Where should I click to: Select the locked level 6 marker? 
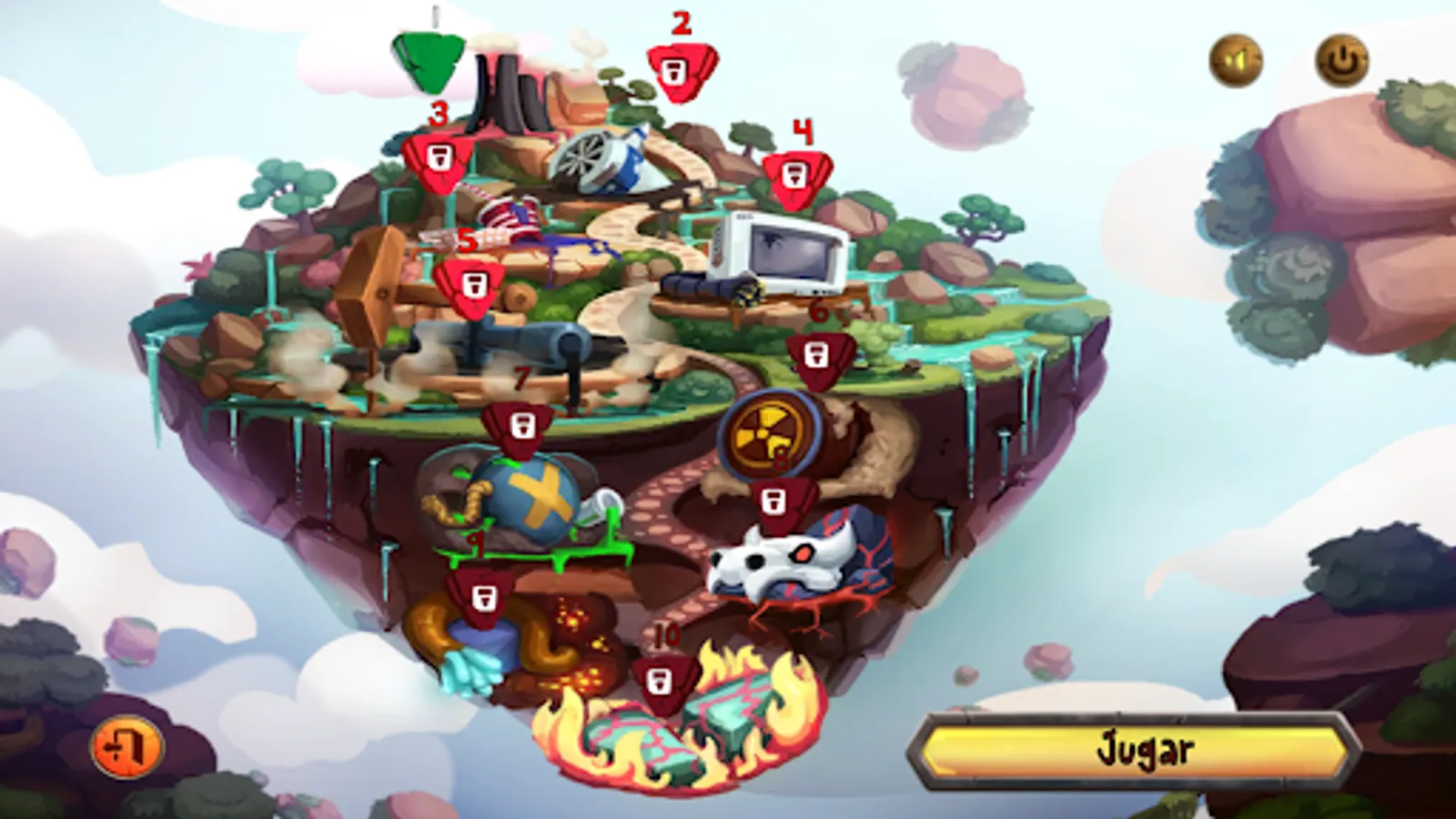tap(817, 355)
